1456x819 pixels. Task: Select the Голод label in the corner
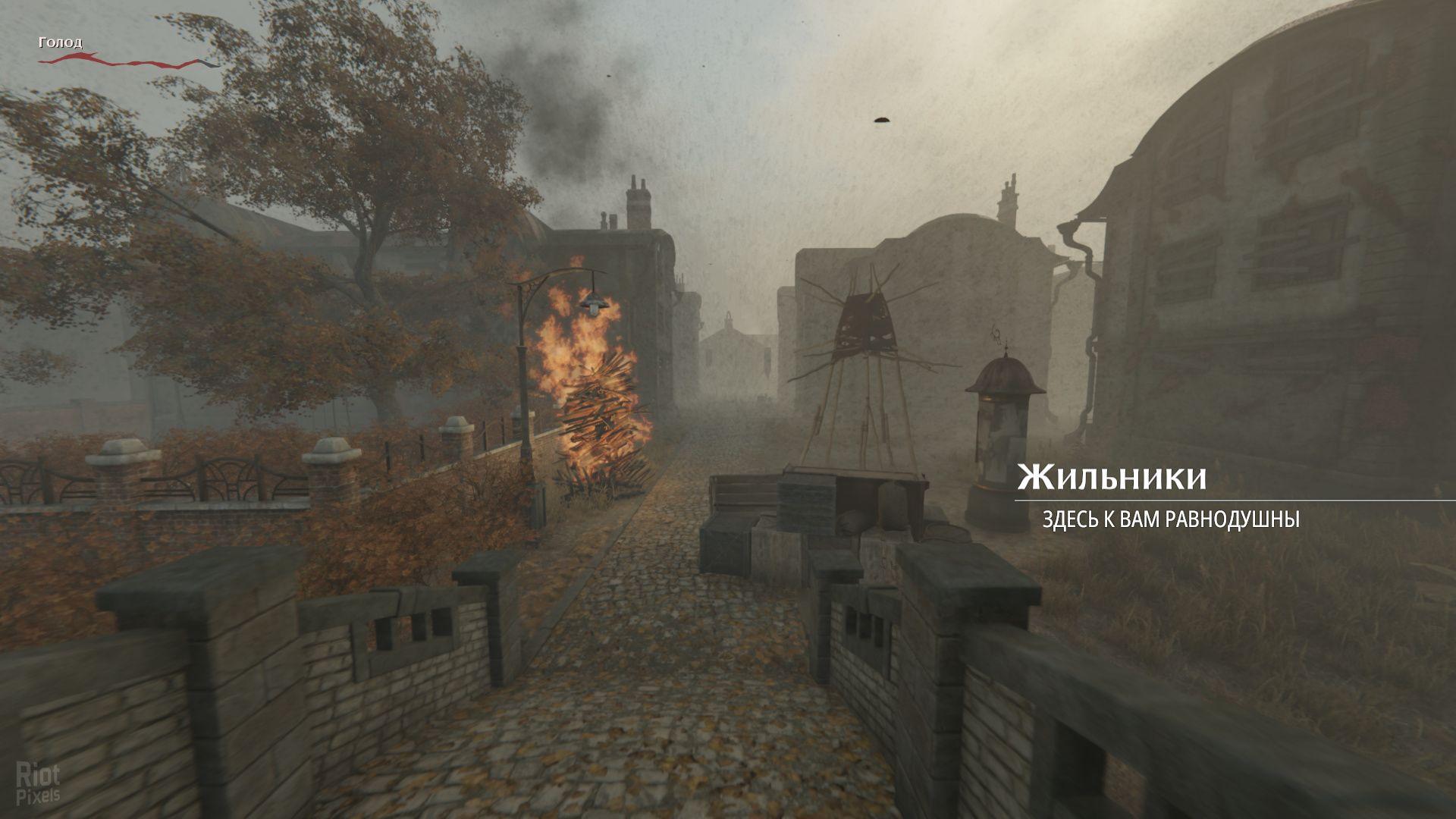pos(59,42)
